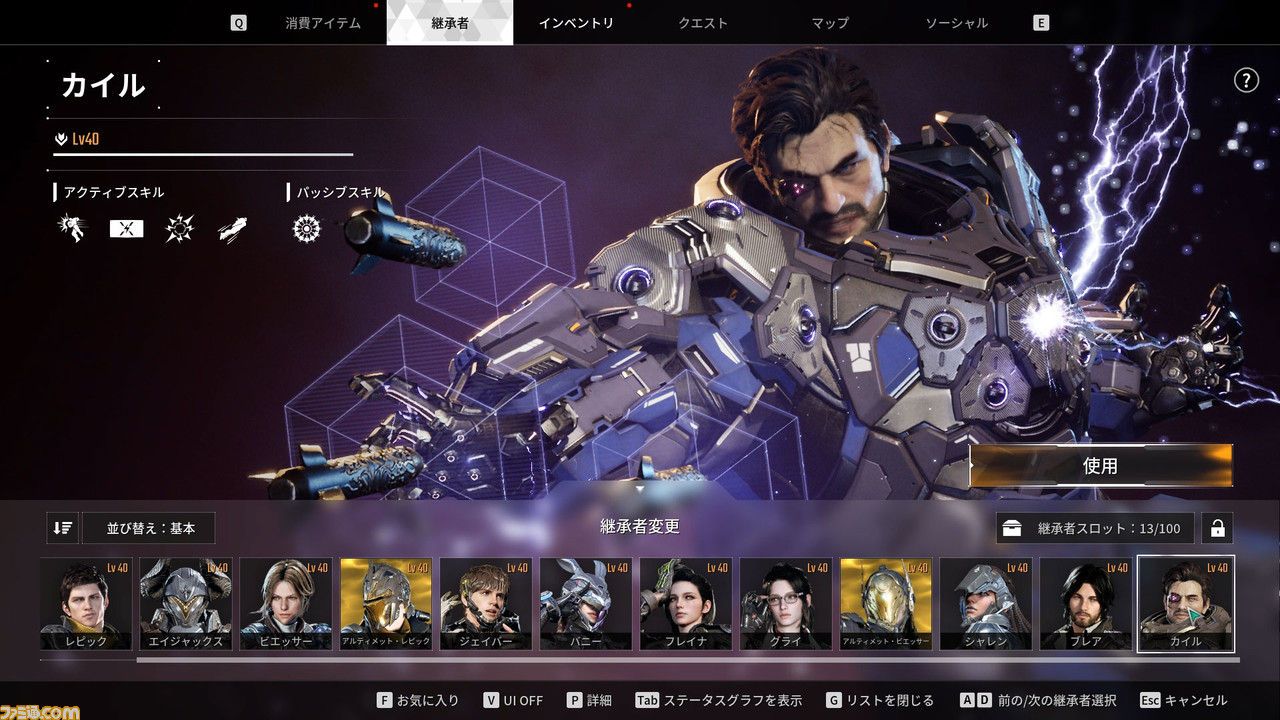Switch to the ソーシャル tab
The image size is (1280, 720).
(956, 23)
